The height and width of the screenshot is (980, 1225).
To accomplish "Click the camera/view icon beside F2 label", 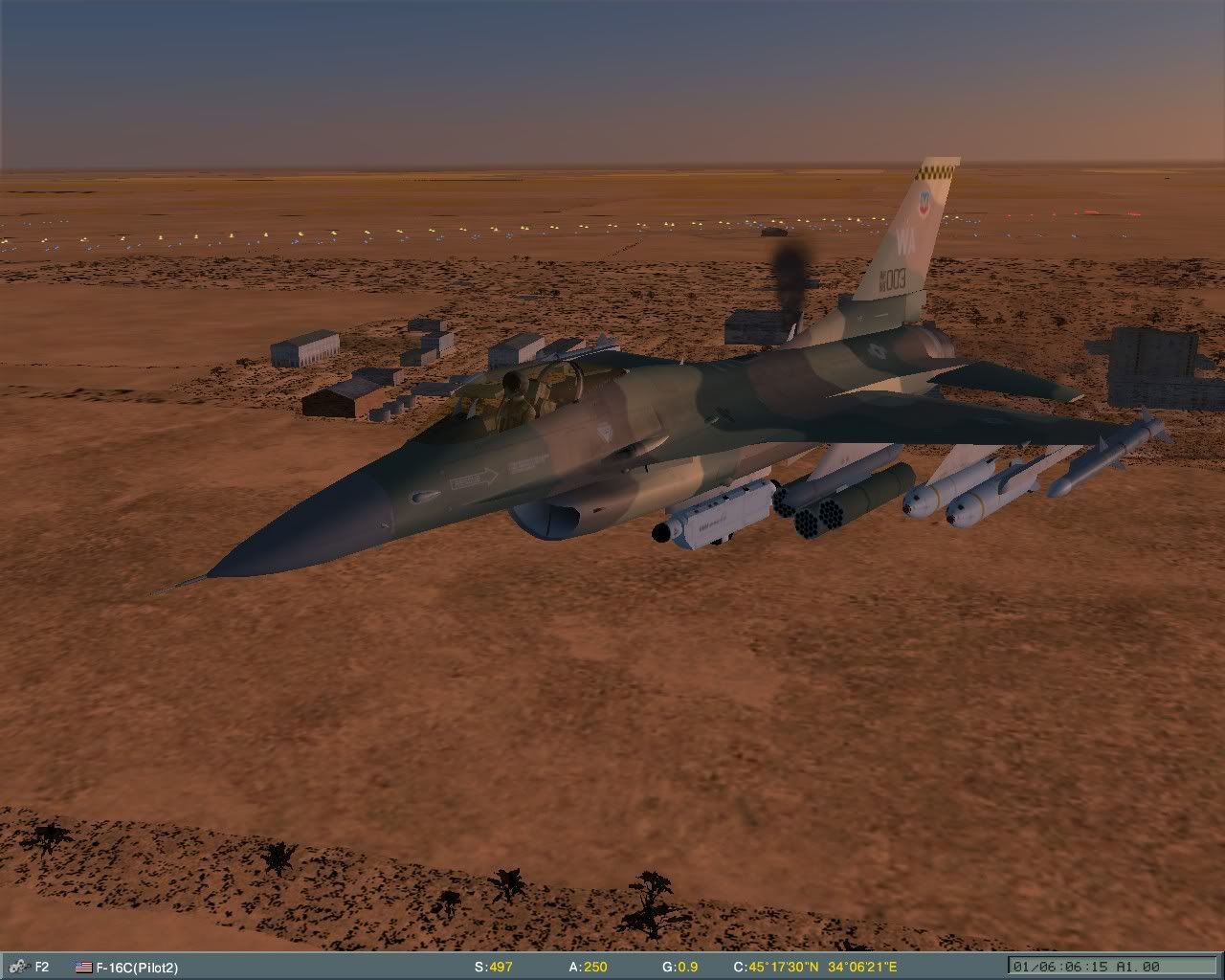I will point(17,967).
